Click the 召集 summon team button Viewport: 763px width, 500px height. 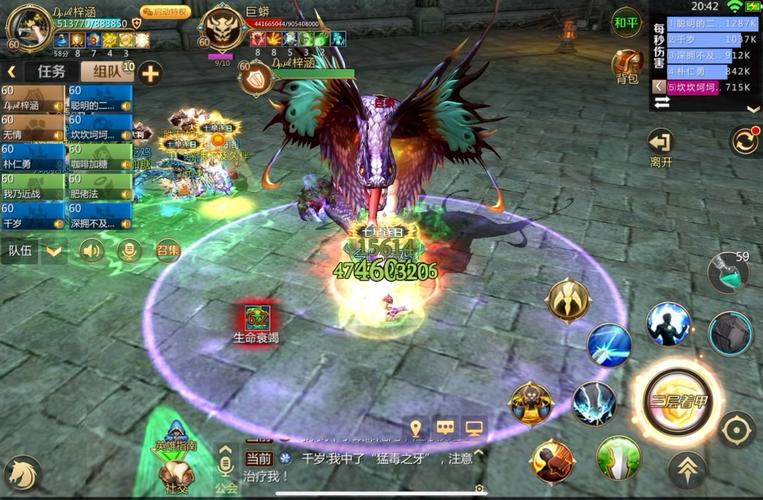(167, 250)
